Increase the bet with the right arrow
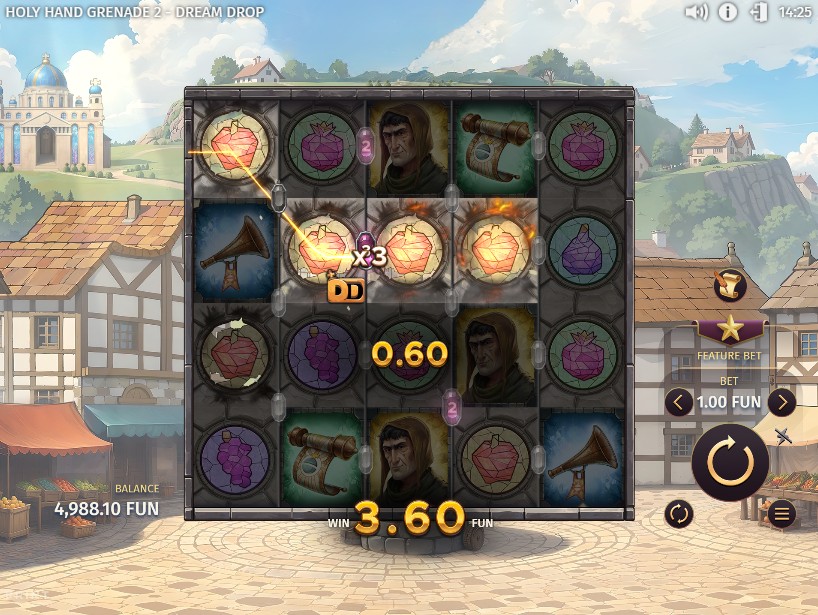The width and height of the screenshot is (818, 615). pyautogui.click(x=781, y=402)
